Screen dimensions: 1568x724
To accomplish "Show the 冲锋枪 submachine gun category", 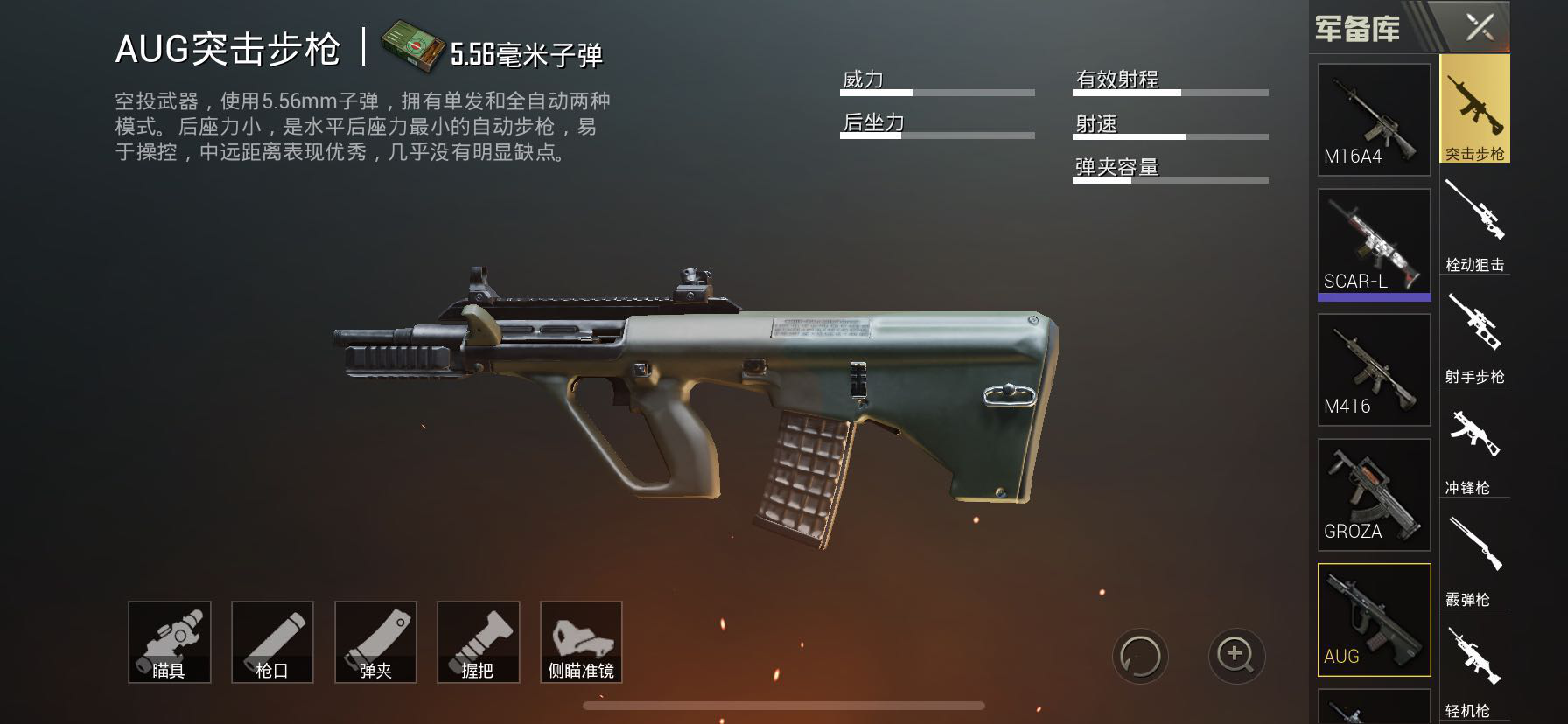I will (x=1474, y=445).
